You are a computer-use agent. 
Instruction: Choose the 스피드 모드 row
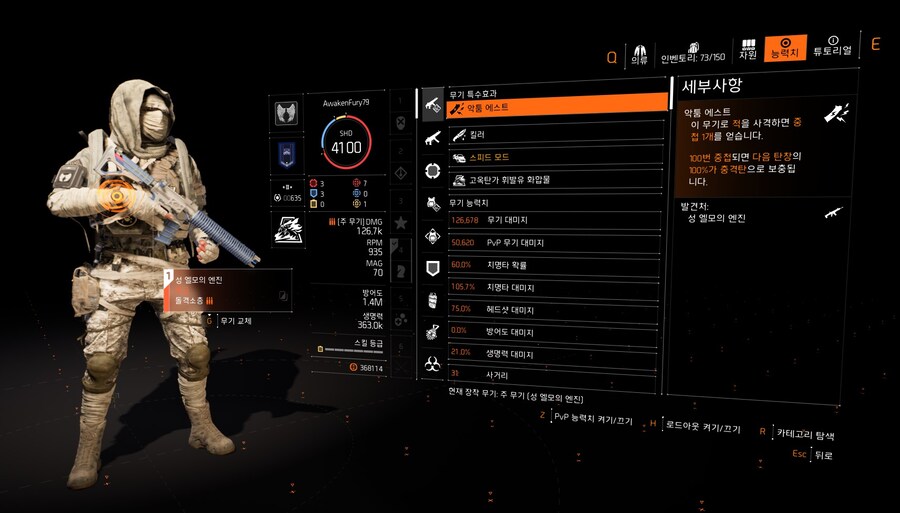(x=556, y=158)
